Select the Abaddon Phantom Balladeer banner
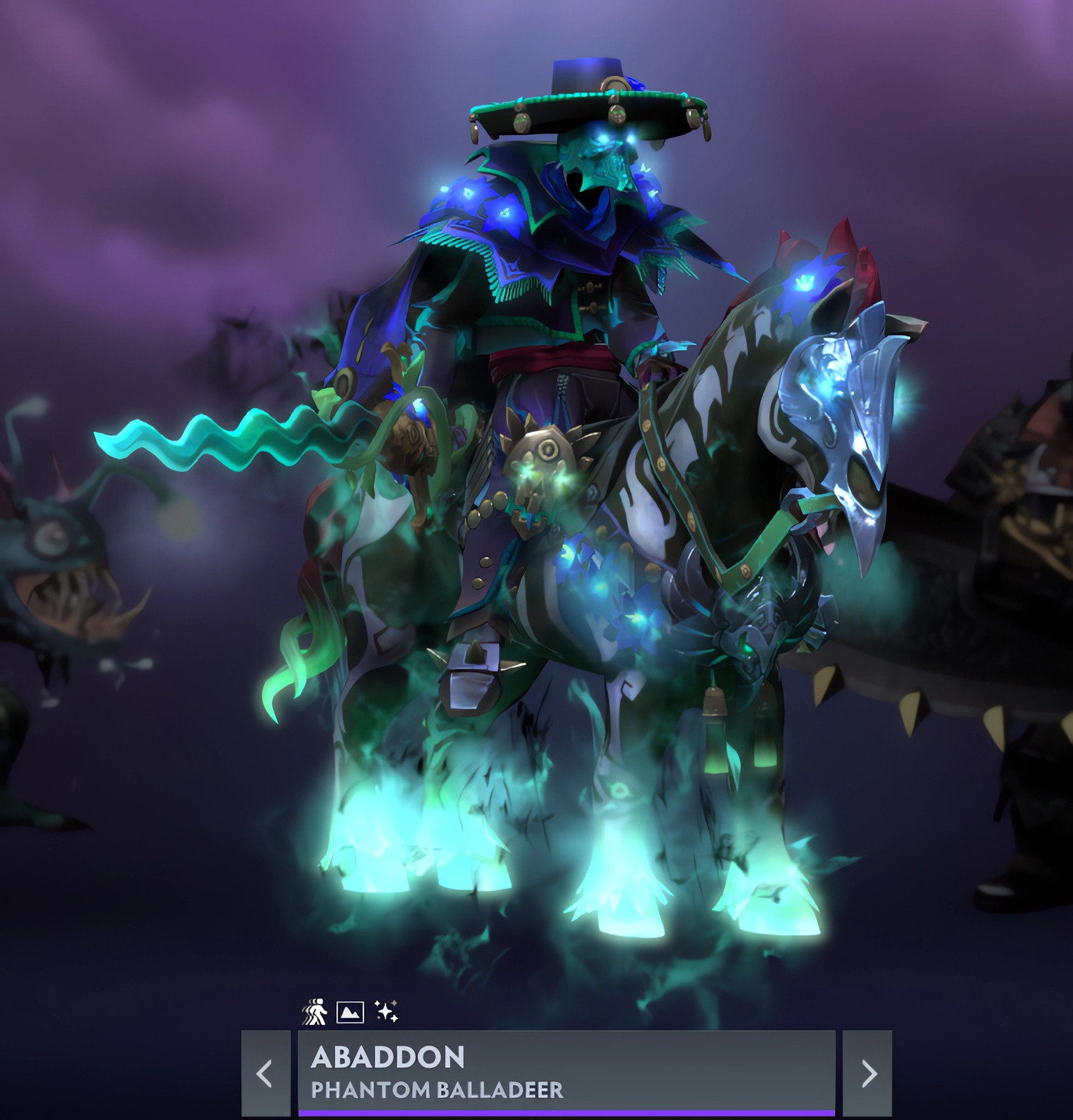The width and height of the screenshot is (1073, 1120). (566, 1072)
